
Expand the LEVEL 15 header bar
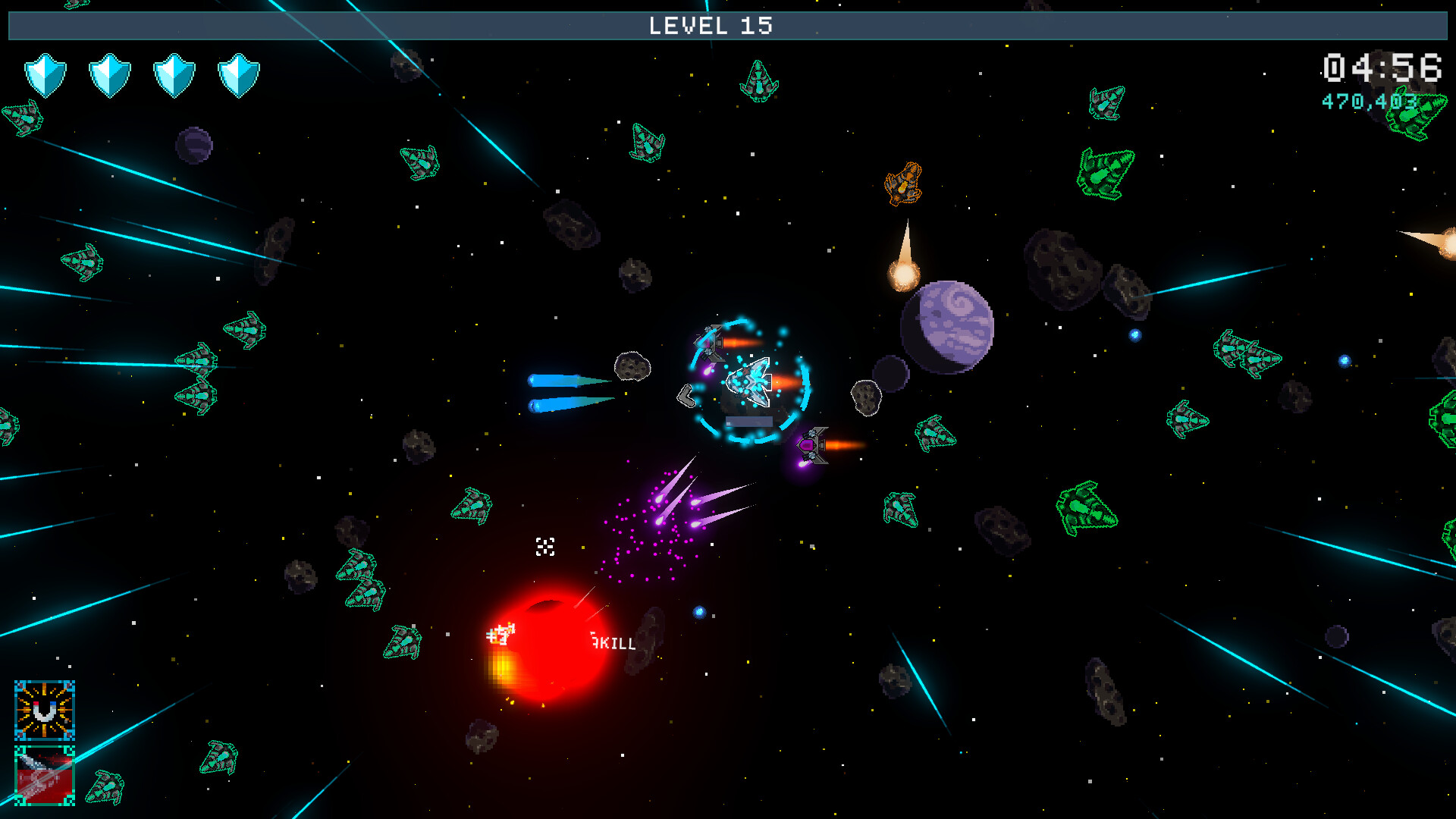point(728,27)
